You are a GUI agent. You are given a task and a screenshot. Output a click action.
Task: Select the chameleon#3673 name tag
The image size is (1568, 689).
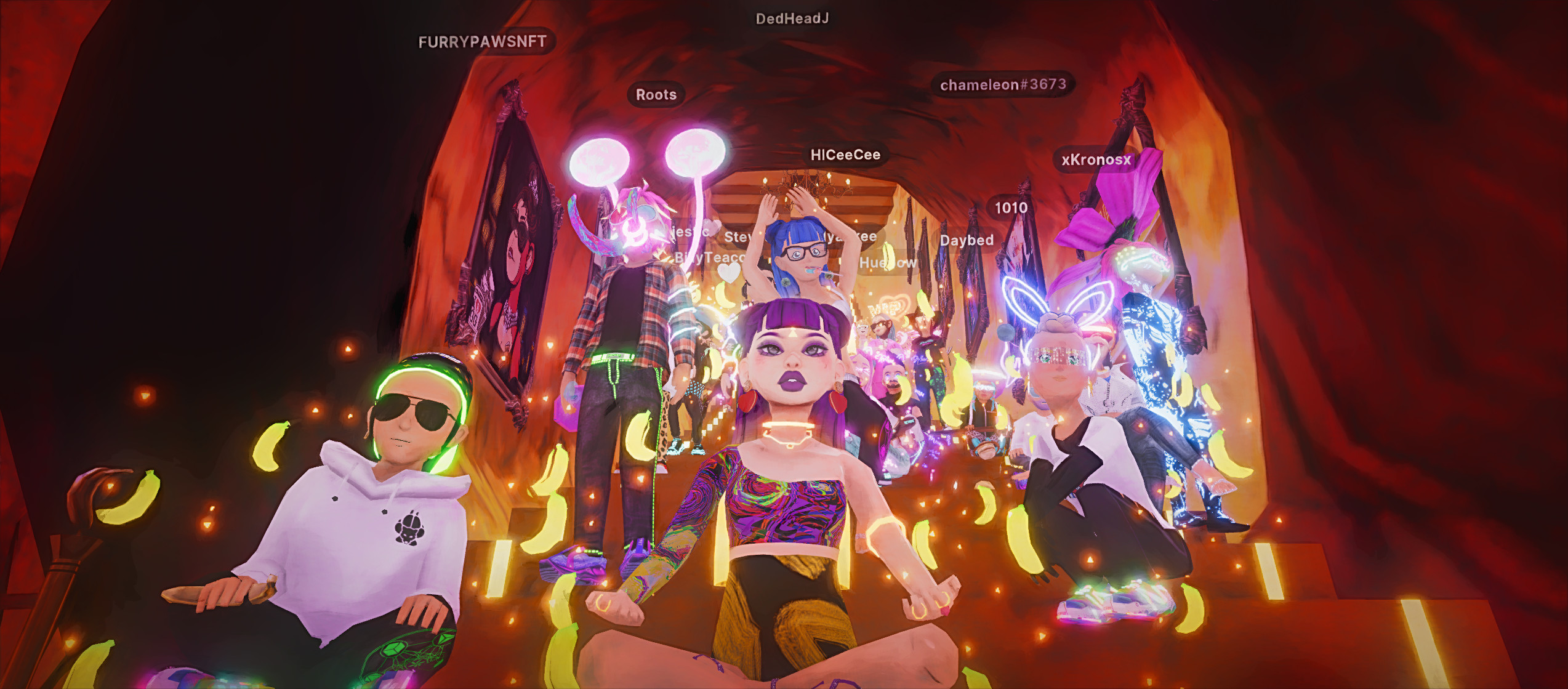click(x=1002, y=84)
